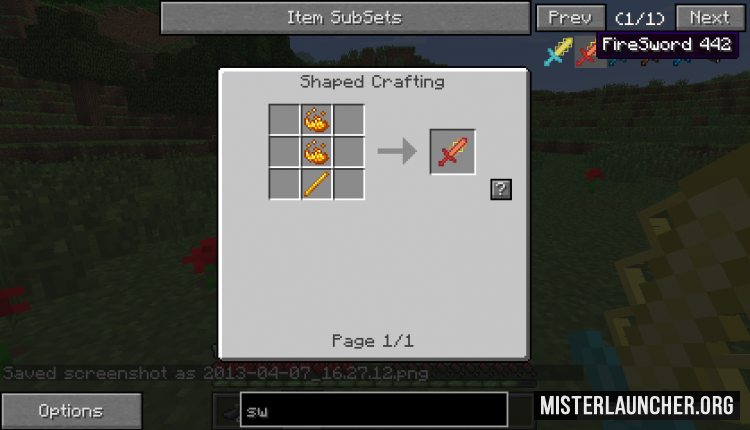Image resolution: width=750 pixels, height=430 pixels.
Task: Open the Item SubSets dropdown
Action: [345, 18]
